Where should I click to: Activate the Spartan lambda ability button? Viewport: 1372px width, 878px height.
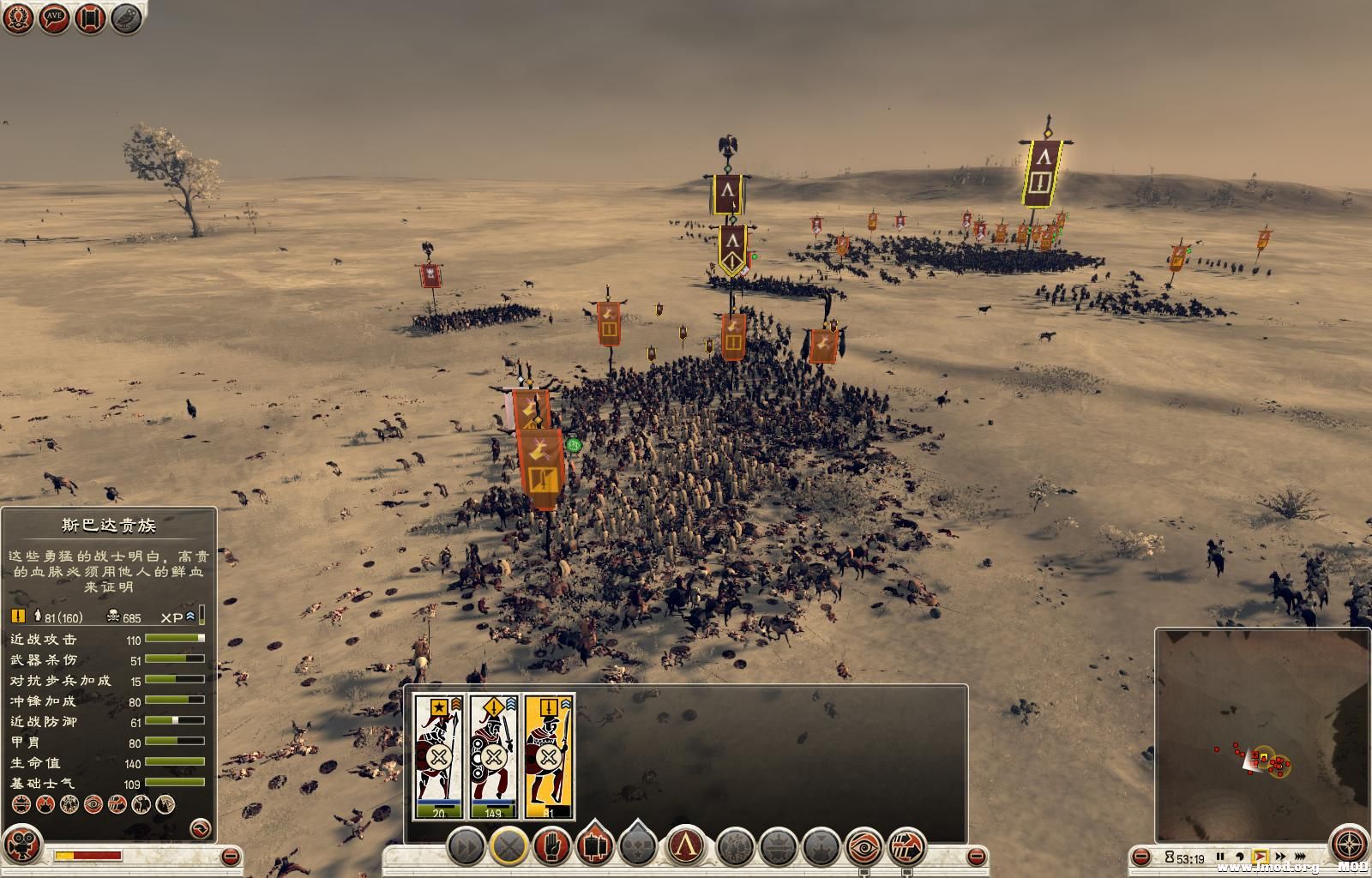coord(687,848)
